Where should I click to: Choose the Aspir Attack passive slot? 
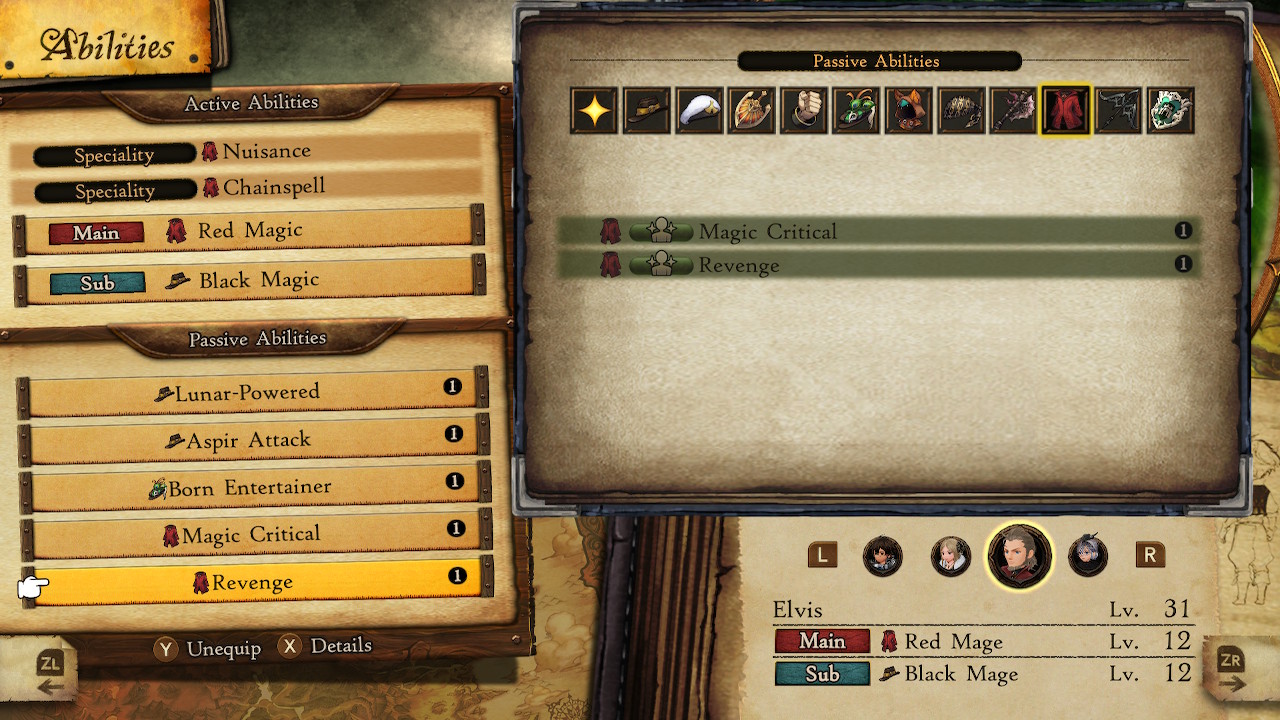254,440
